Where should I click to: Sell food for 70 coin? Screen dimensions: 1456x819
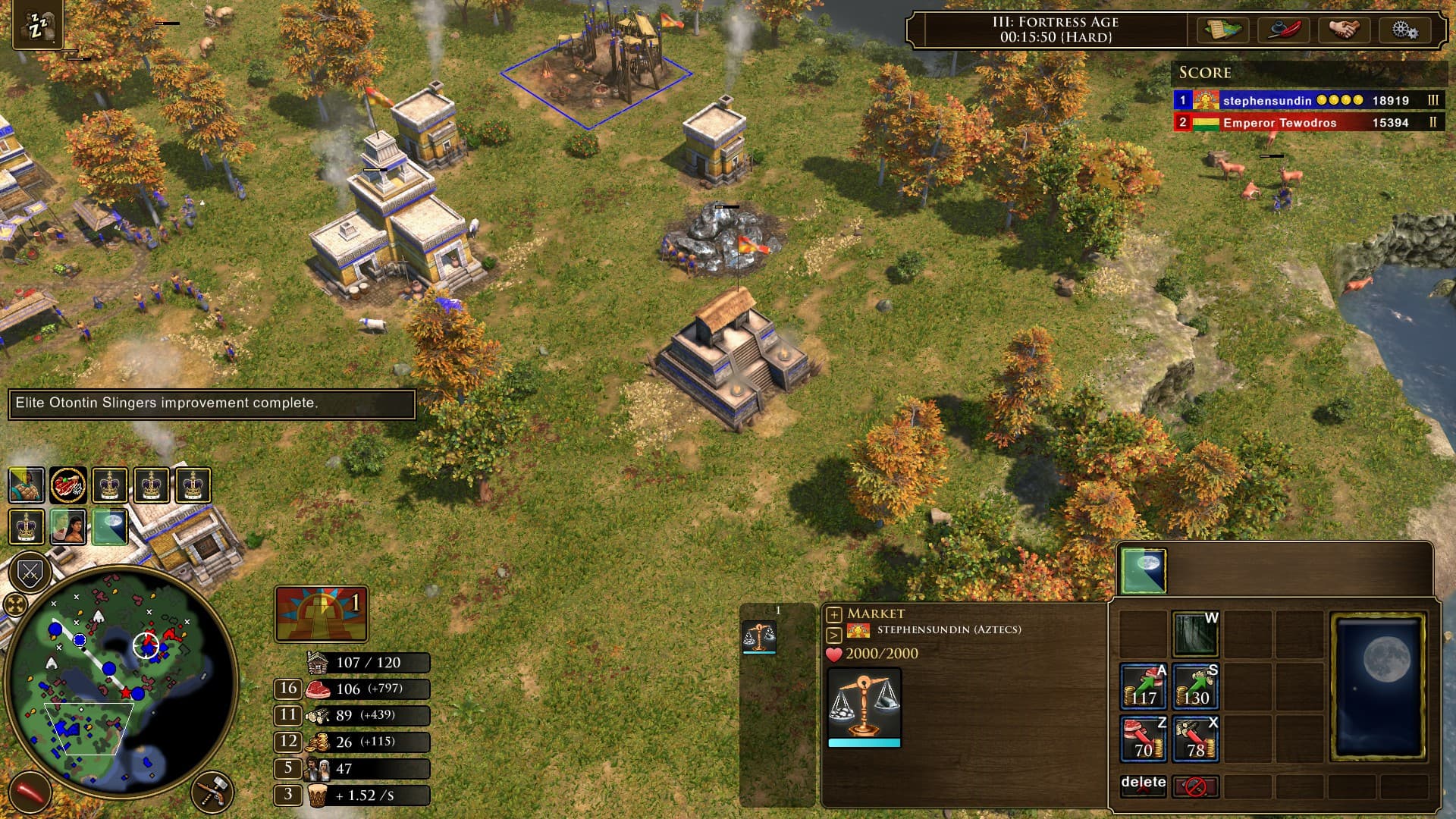tap(1143, 738)
